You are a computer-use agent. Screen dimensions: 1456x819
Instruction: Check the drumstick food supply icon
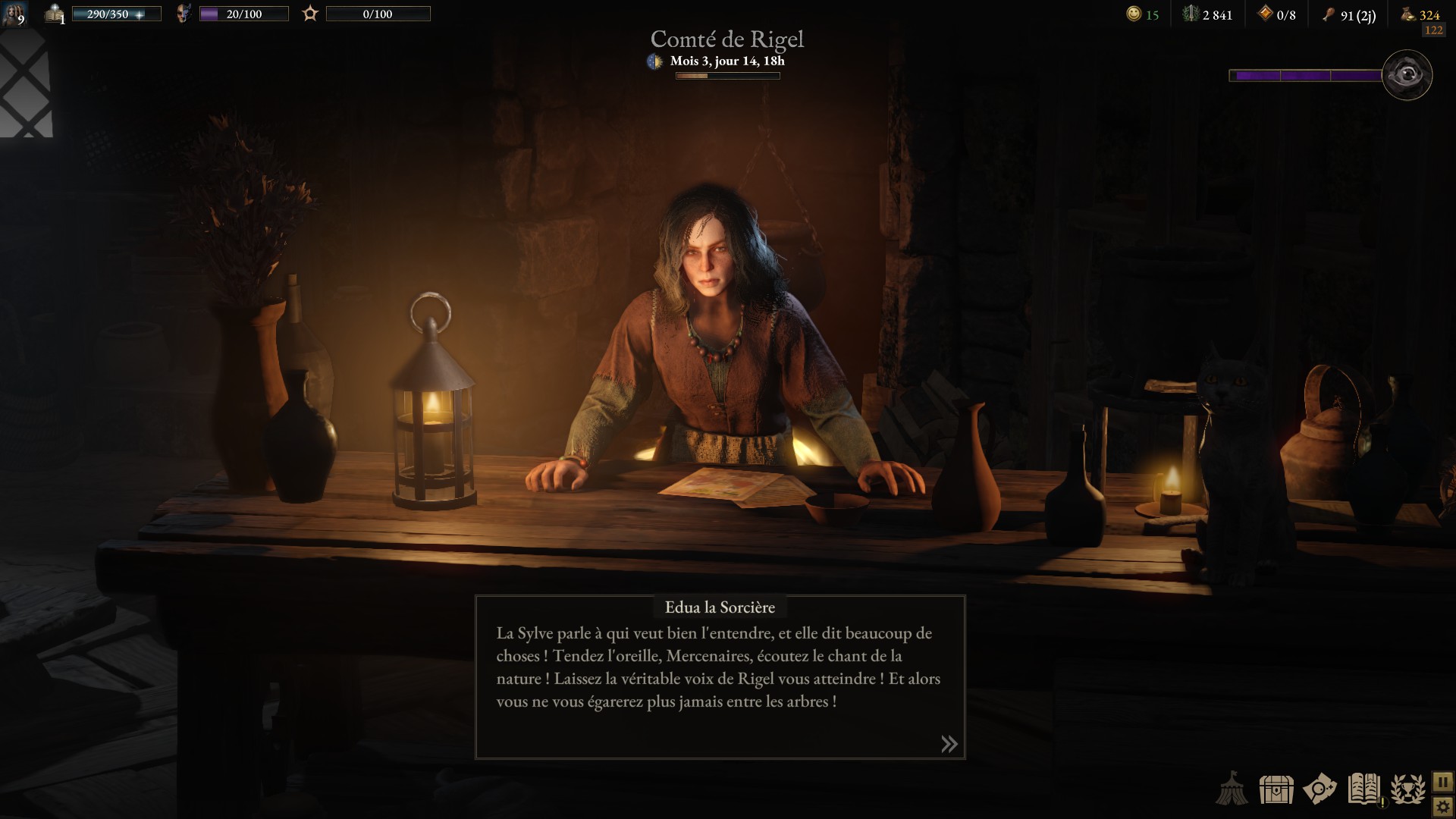[1328, 14]
